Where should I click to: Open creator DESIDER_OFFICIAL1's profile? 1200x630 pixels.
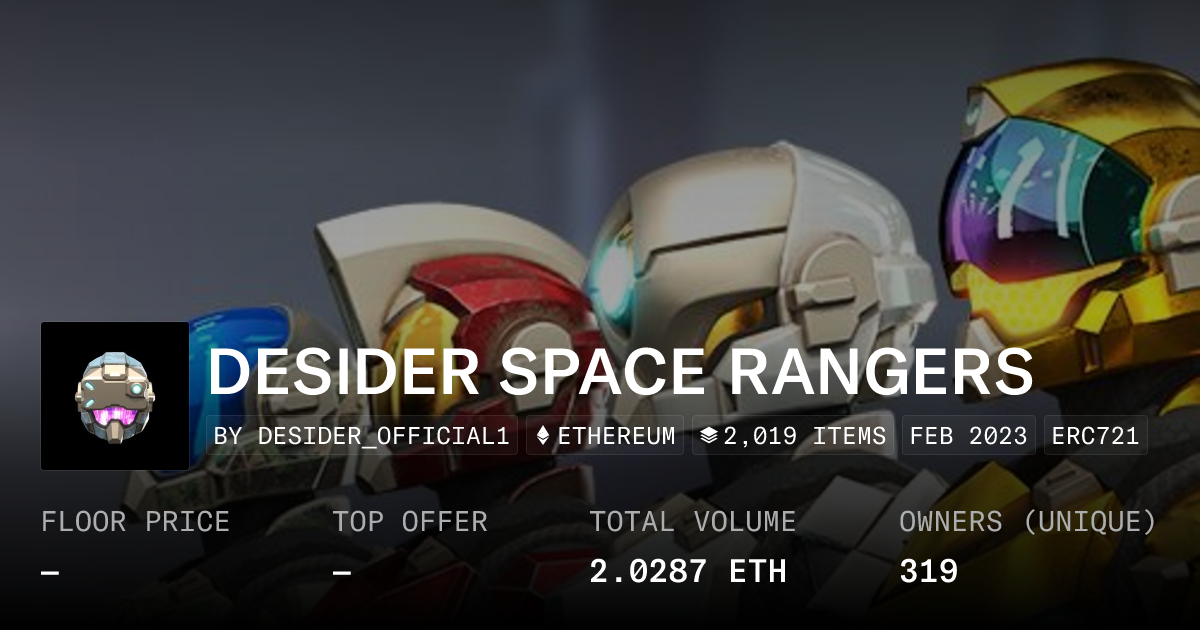point(363,436)
